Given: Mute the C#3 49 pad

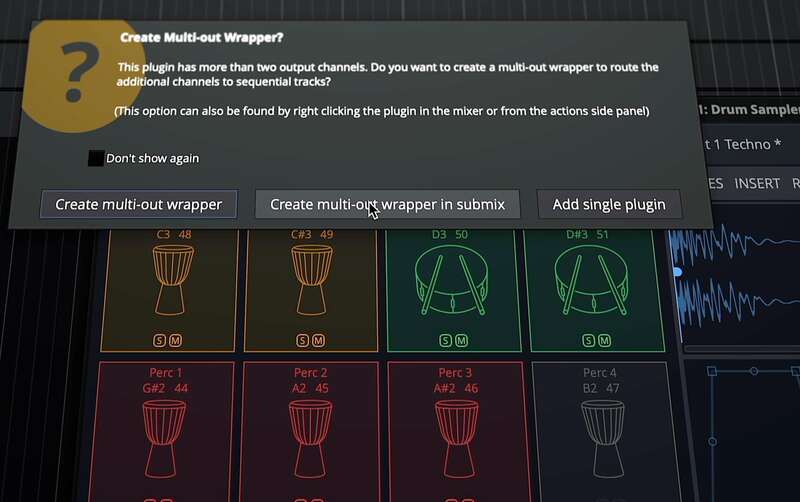Looking at the screenshot, I should tap(319, 341).
